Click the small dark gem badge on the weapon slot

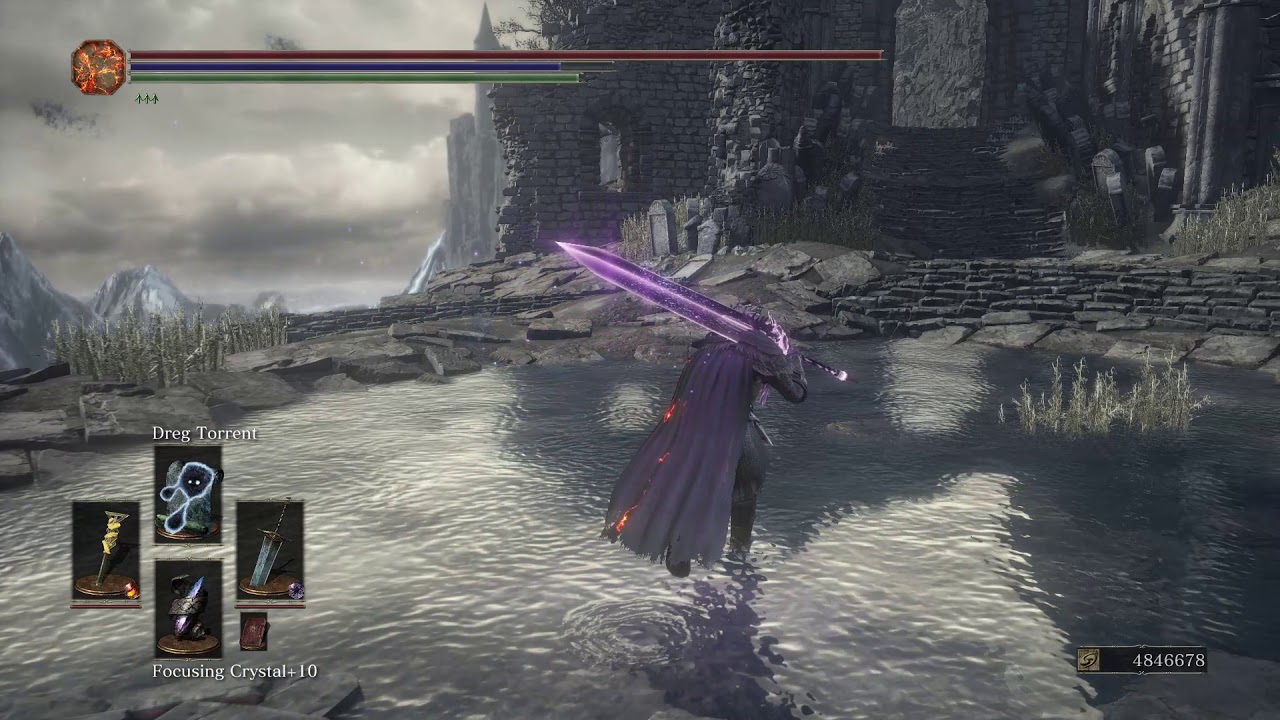point(298,589)
